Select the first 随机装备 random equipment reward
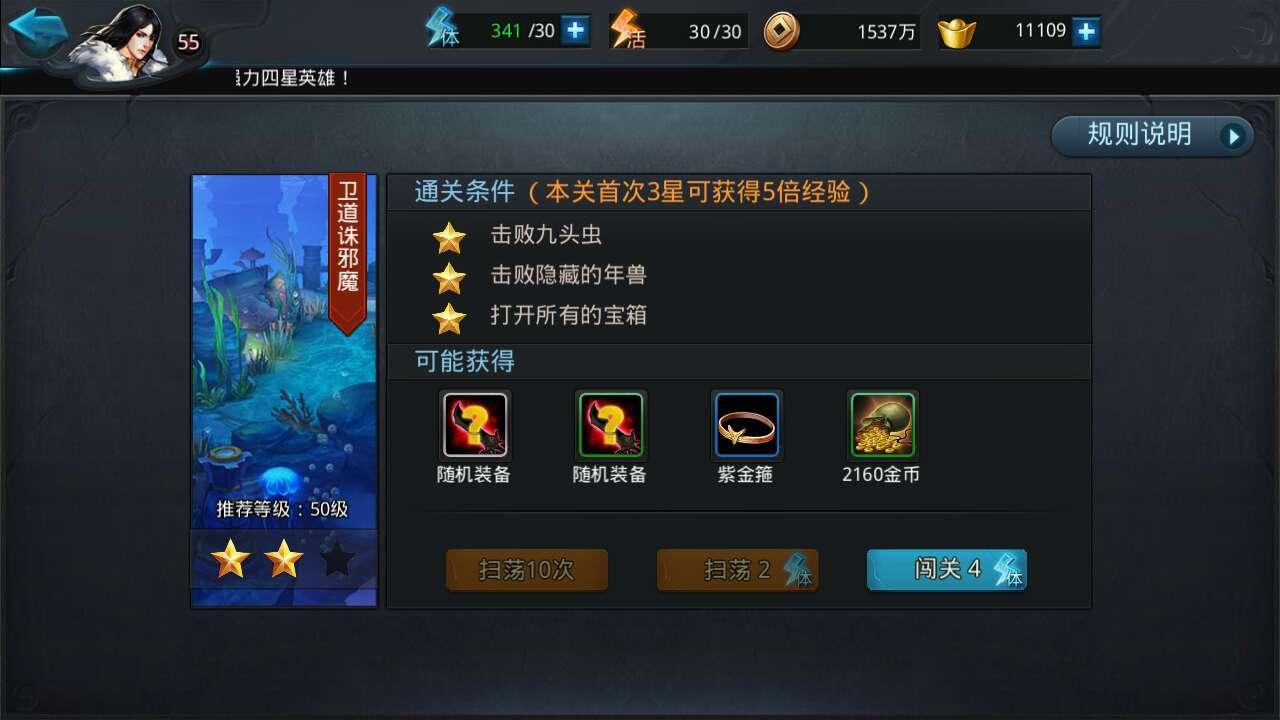1280x720 pixels. pos(473,425)
